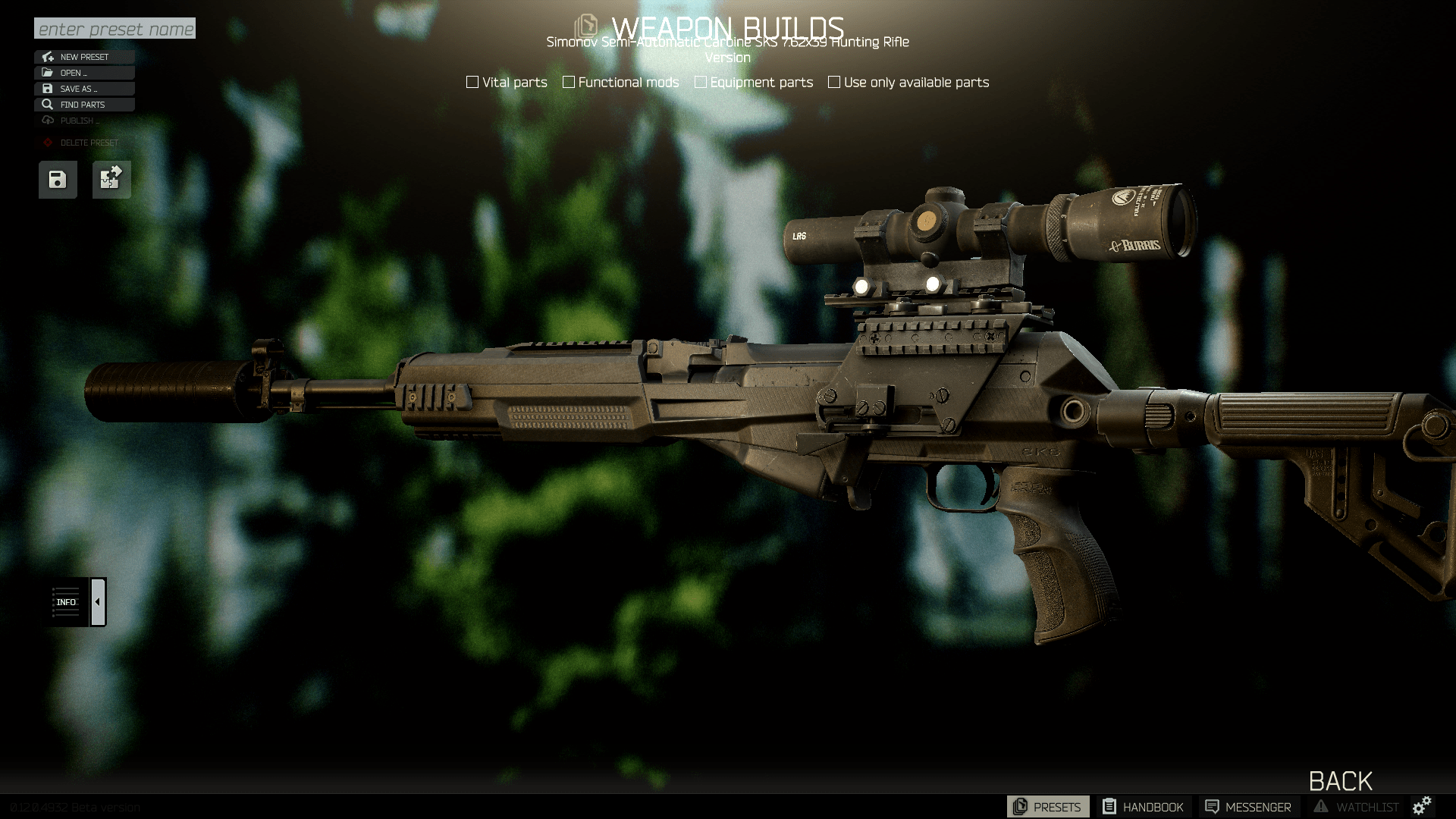Select Find Parts option
Screen dimensions: 1456x819
click(84, 105)
